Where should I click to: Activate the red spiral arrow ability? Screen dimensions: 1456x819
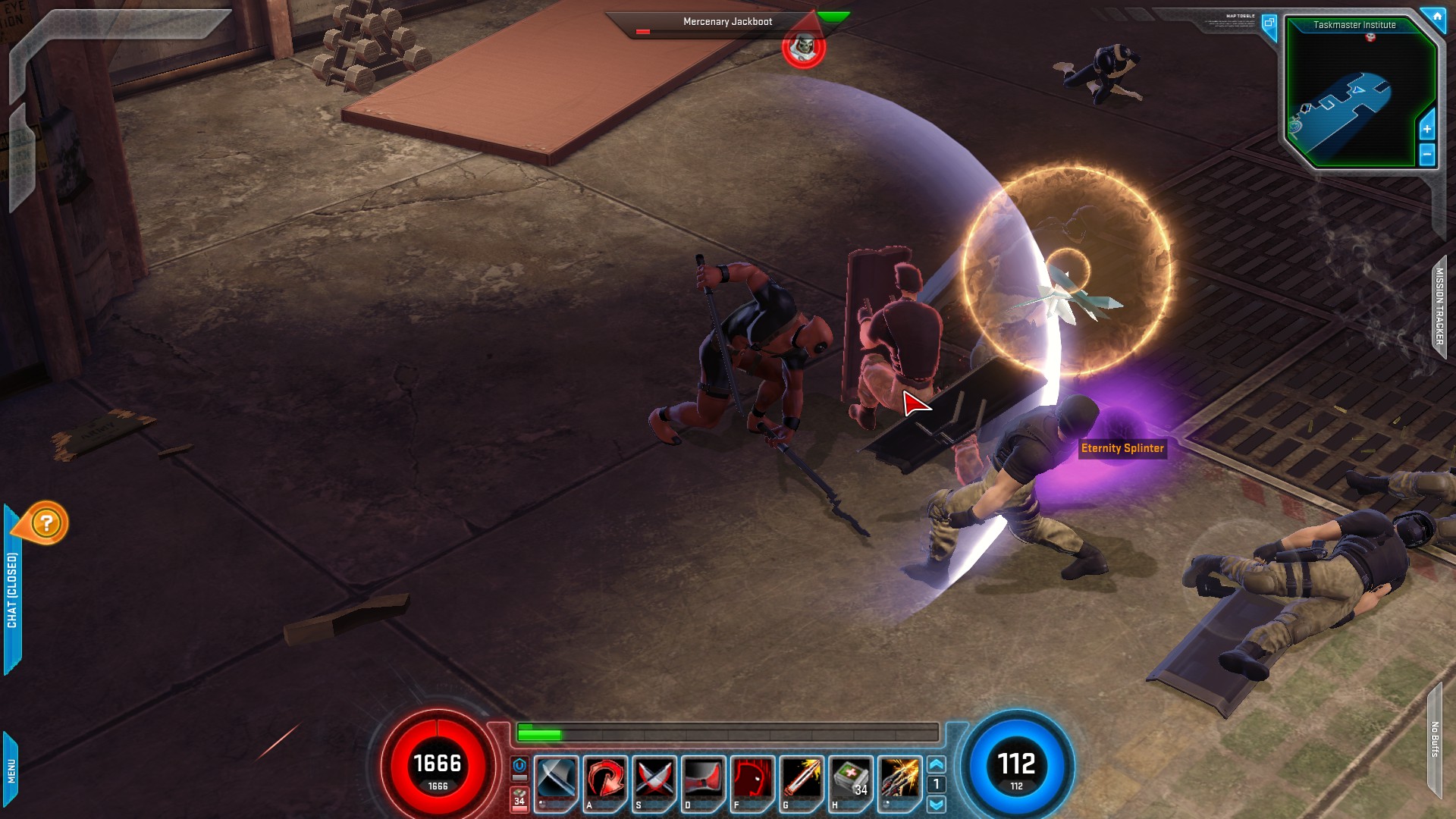pos(605,779)
